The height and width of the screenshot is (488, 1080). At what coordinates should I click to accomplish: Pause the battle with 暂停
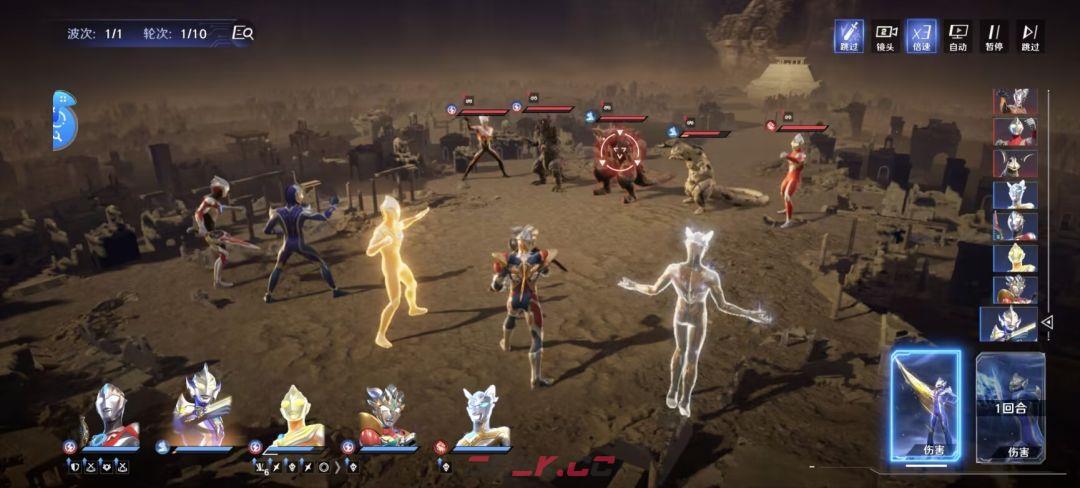pos(994,36)
